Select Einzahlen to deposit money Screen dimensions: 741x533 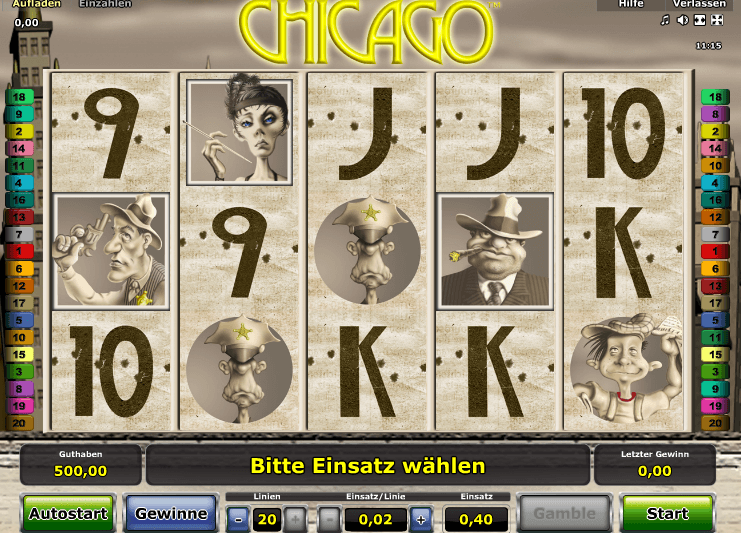click(105, 4)
